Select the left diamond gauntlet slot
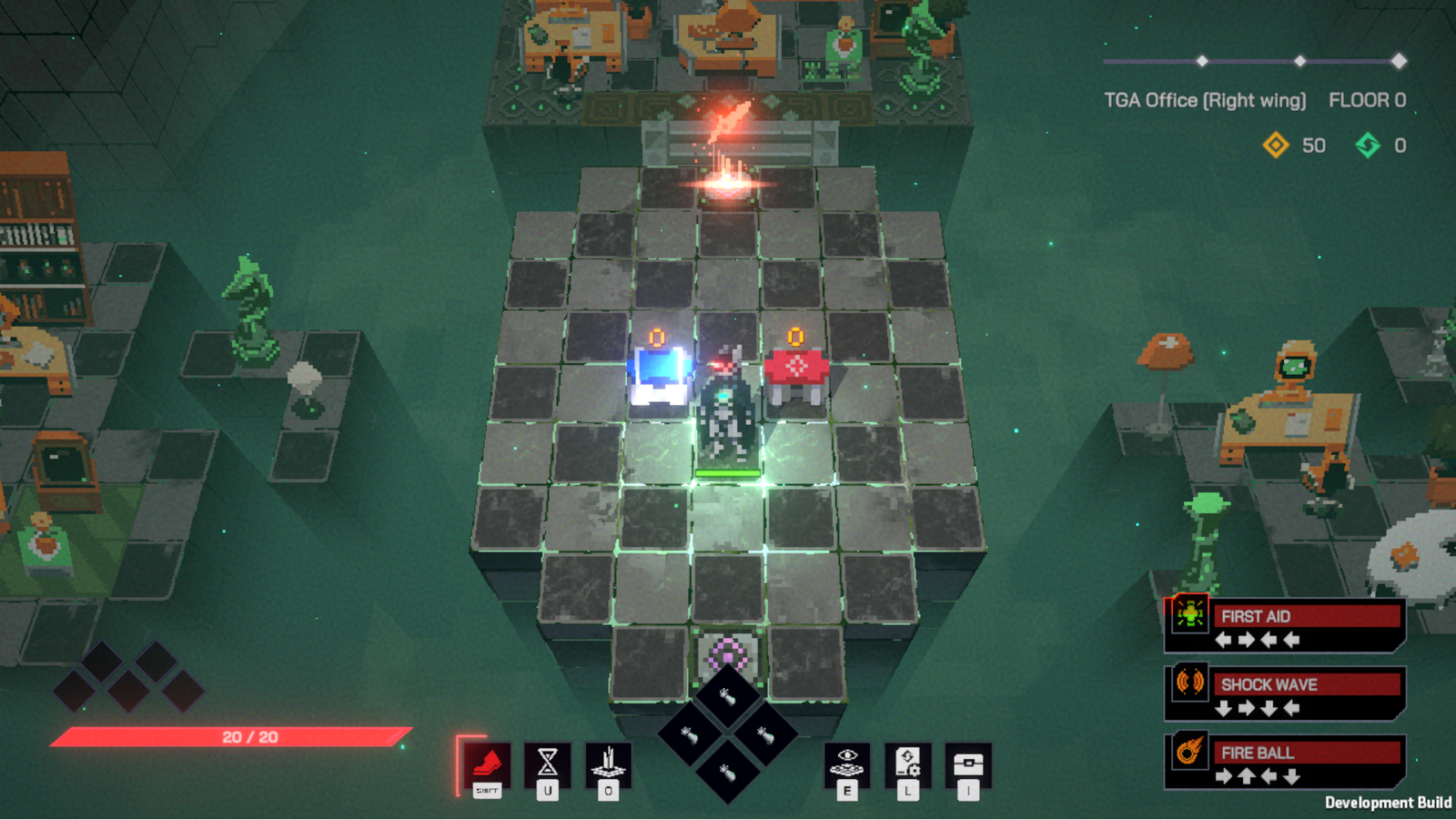Screen dimensions: 1456x820 click(689, 734)
